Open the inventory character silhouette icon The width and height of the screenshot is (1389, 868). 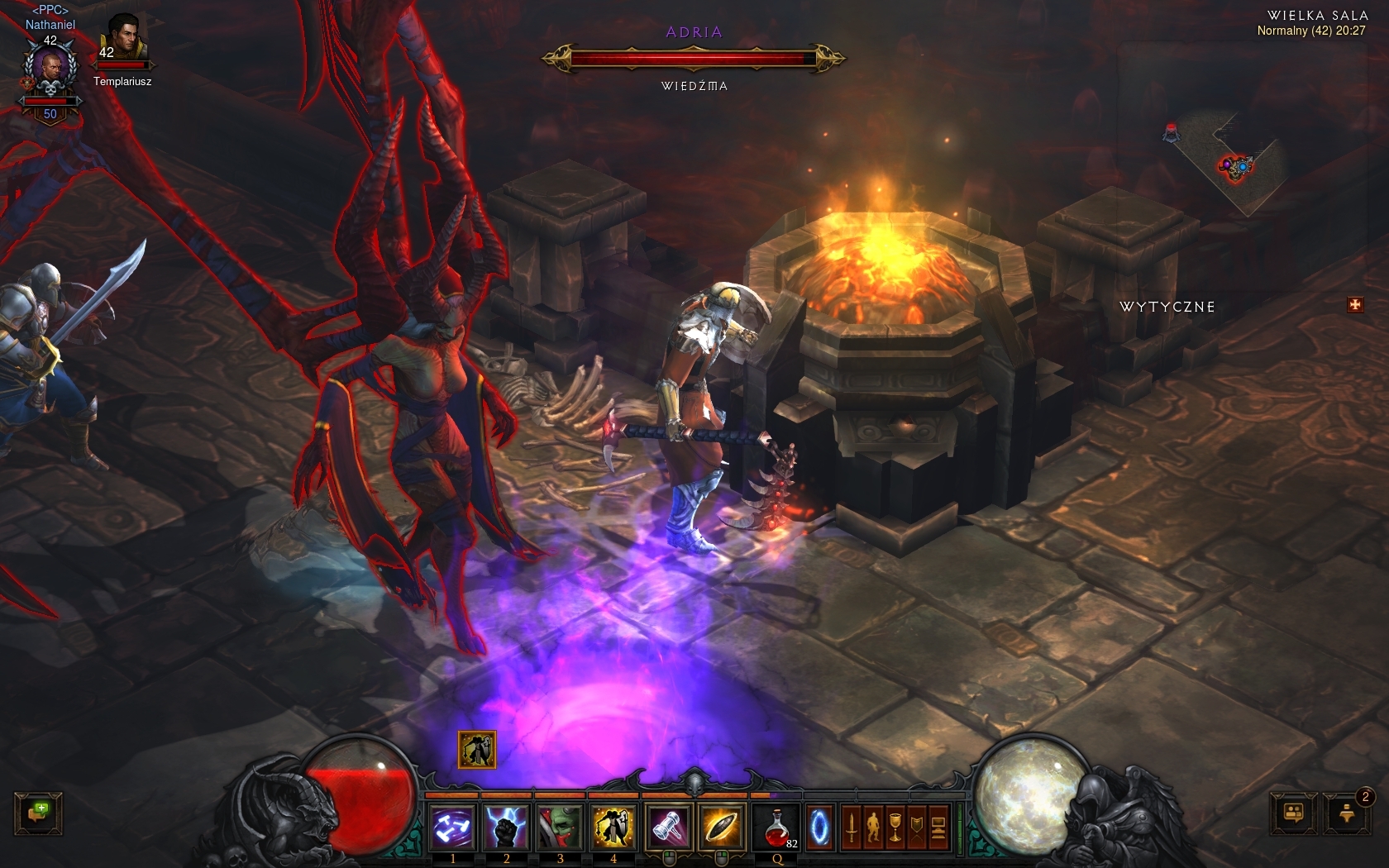[872, 827]
